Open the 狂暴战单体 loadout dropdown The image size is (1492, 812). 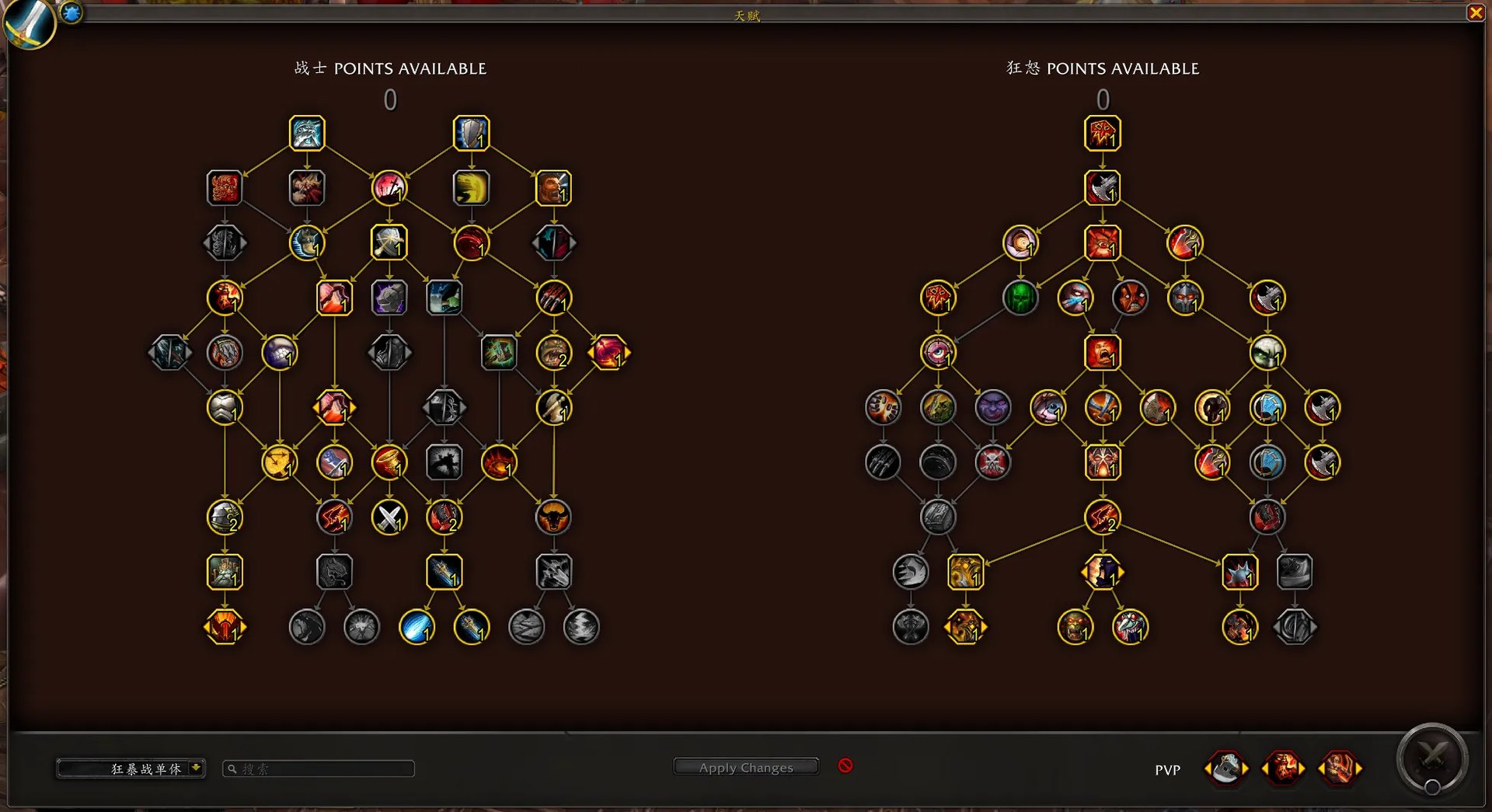click(197, 768)
